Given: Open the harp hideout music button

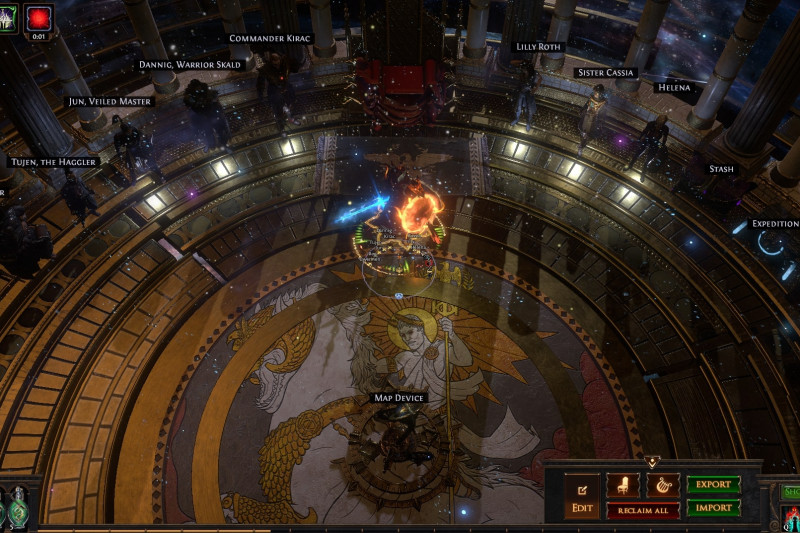Looking at the screenshot, I should click(662, 485).
